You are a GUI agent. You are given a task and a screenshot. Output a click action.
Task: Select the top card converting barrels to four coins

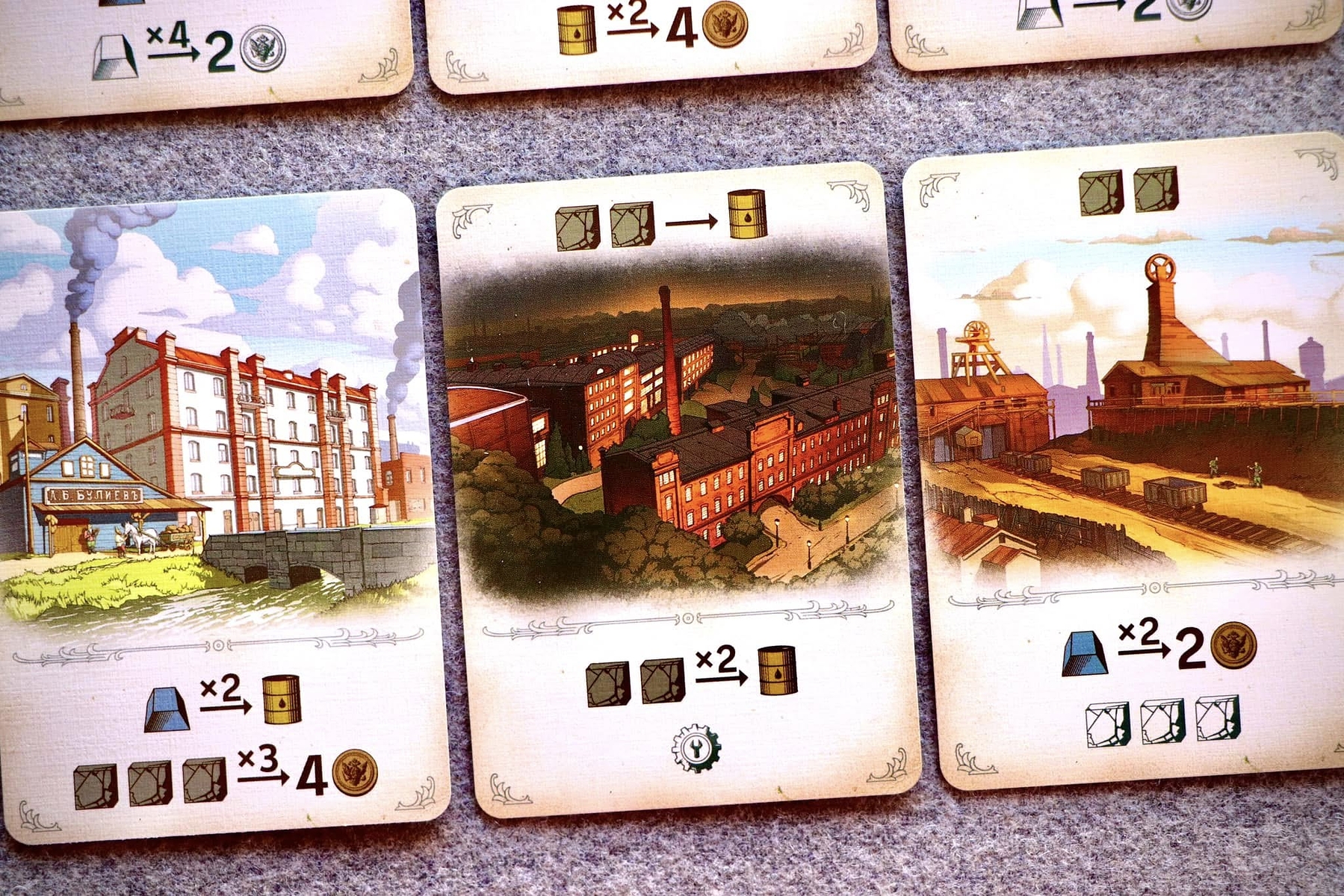(x=651, y=41)
